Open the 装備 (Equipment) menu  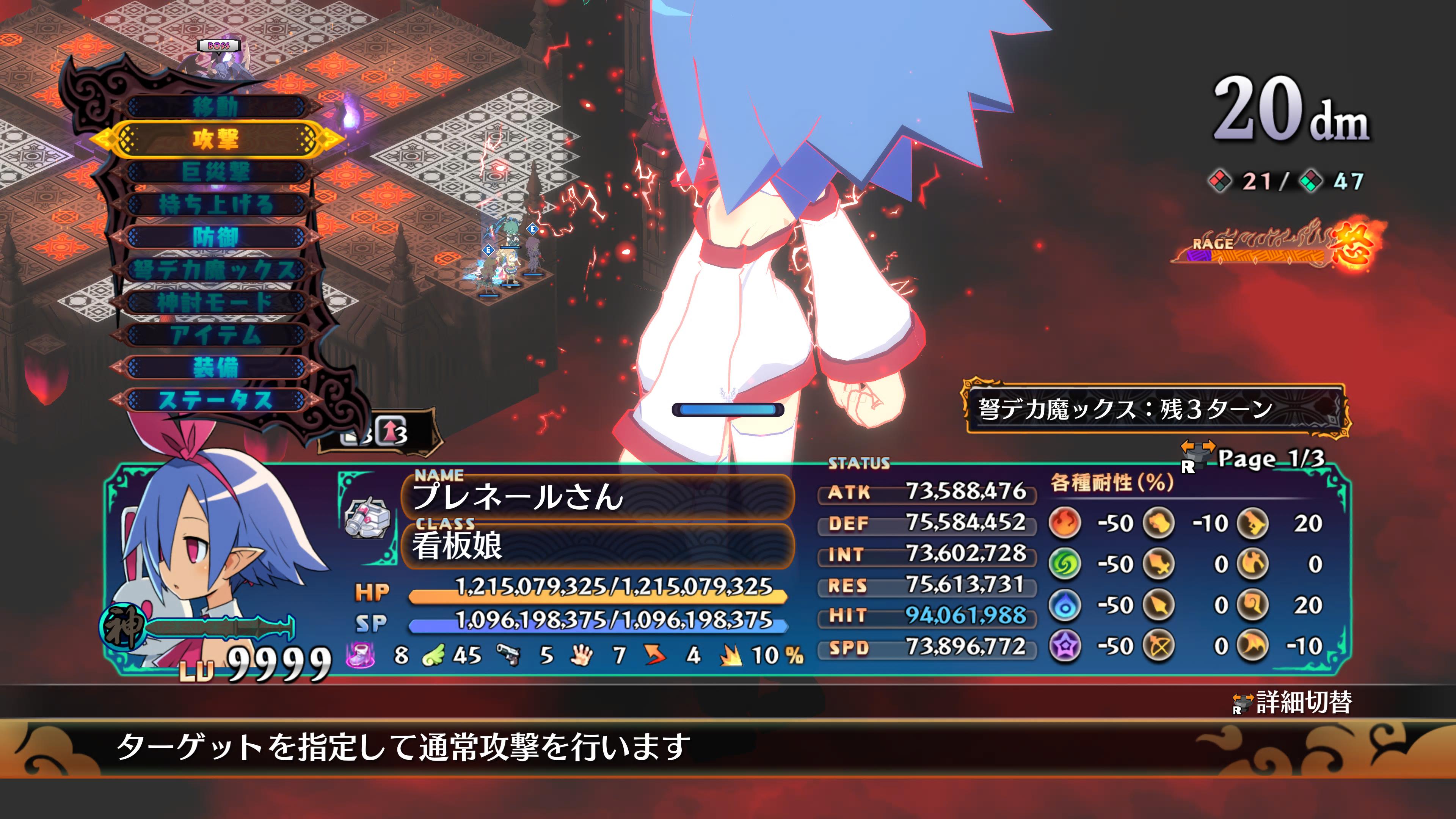(215, 368)
